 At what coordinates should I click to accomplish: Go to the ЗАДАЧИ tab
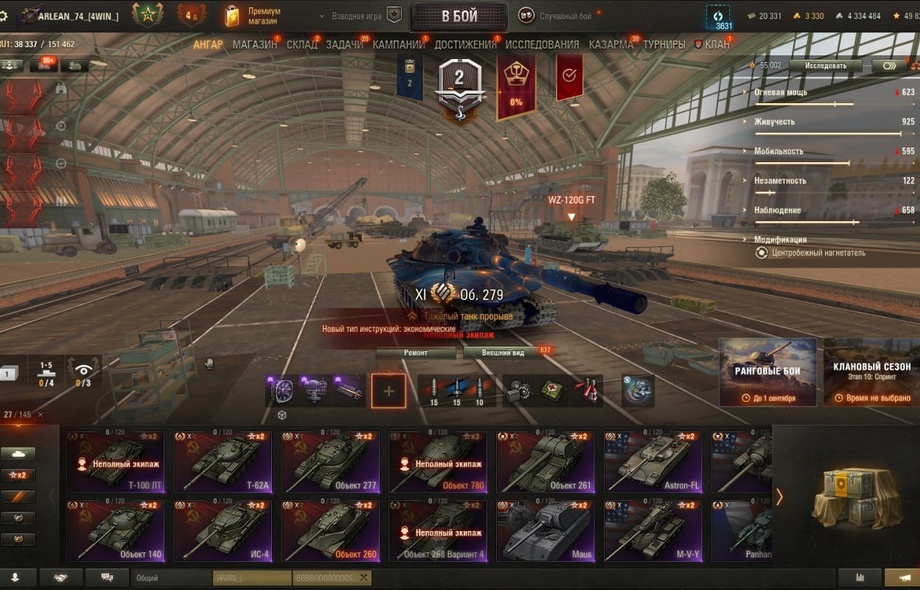345,45
